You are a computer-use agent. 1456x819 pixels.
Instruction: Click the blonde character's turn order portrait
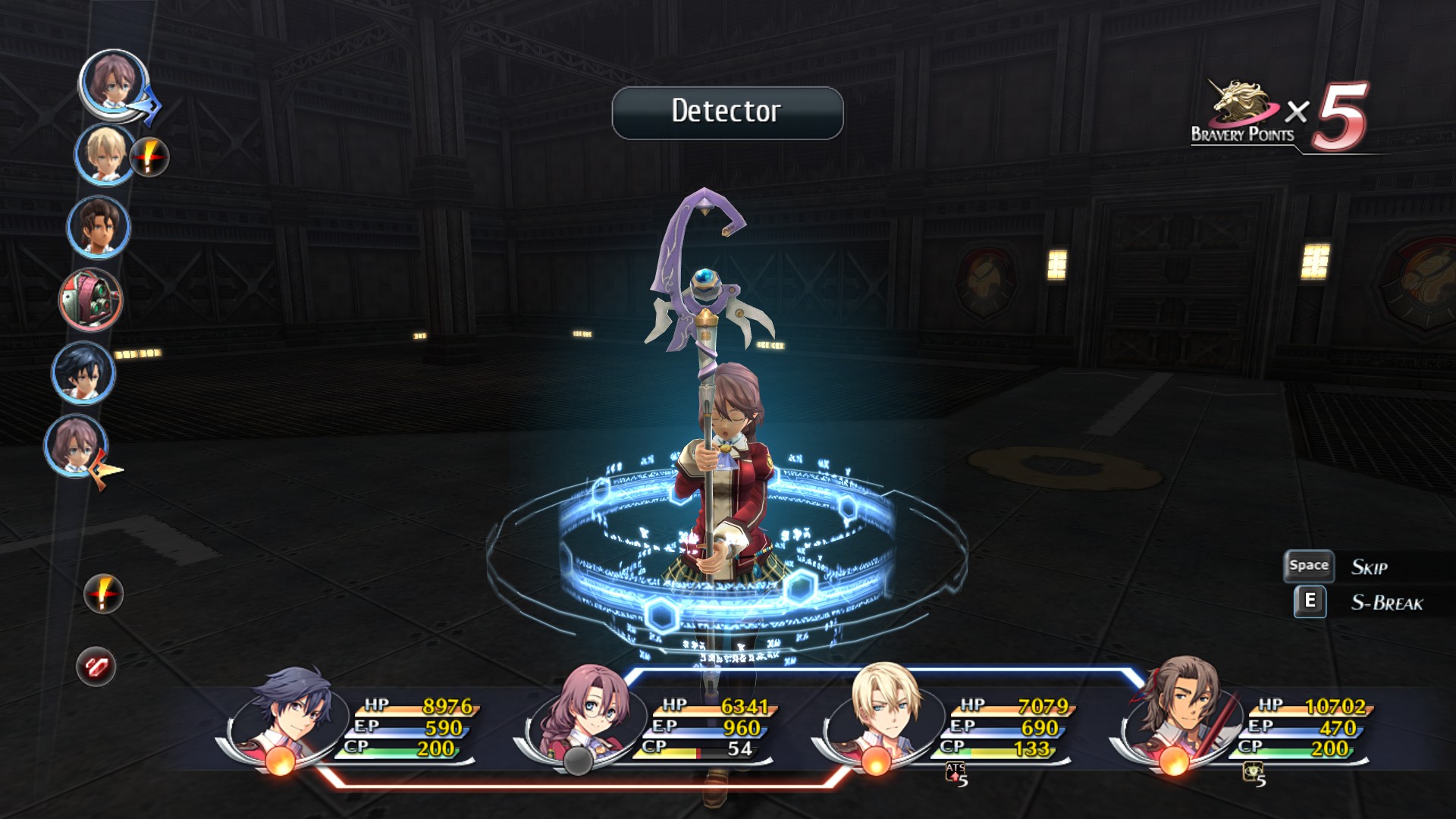[104, 154]
